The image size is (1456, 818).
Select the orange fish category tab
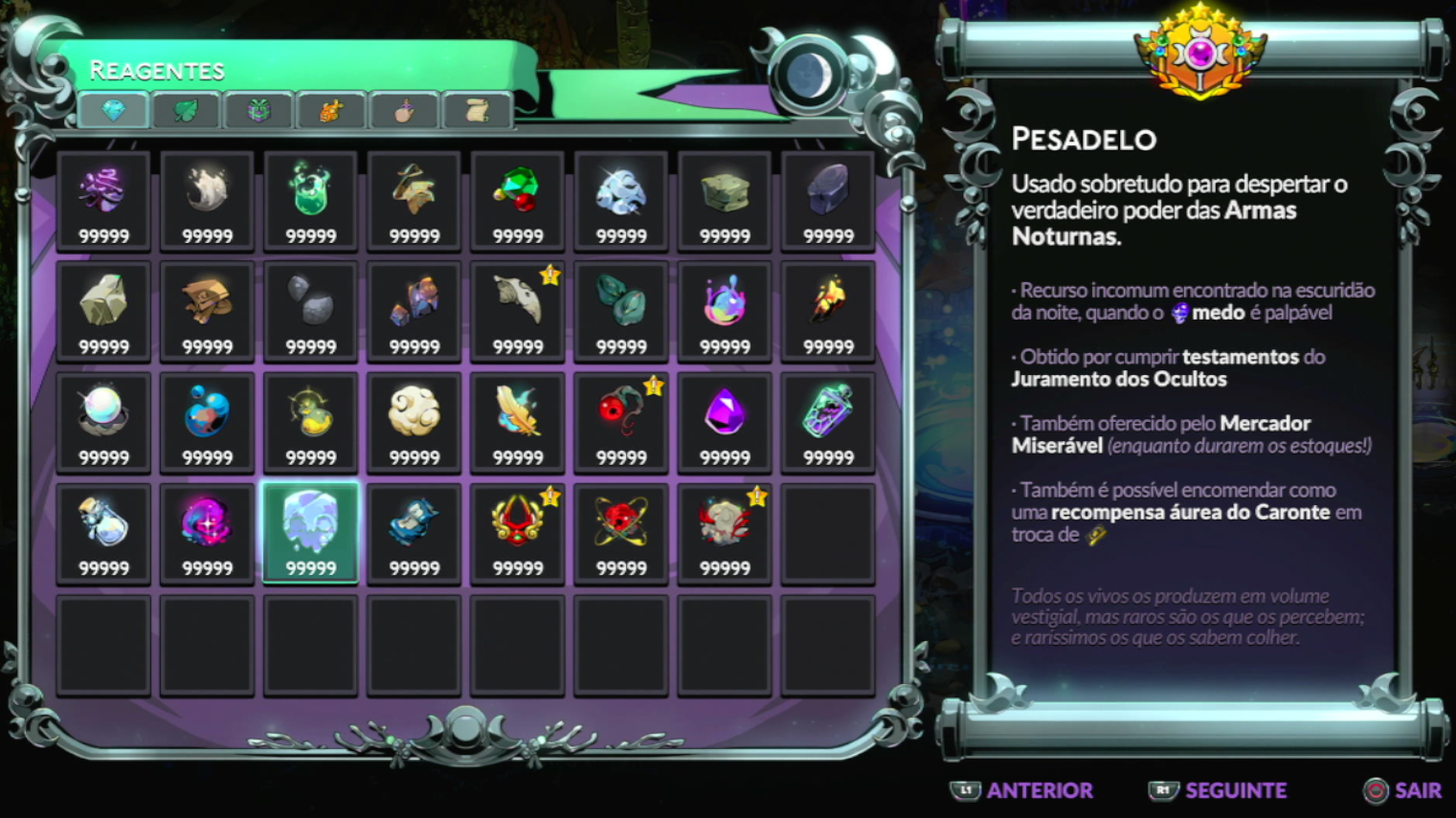(x=331, y=111)
